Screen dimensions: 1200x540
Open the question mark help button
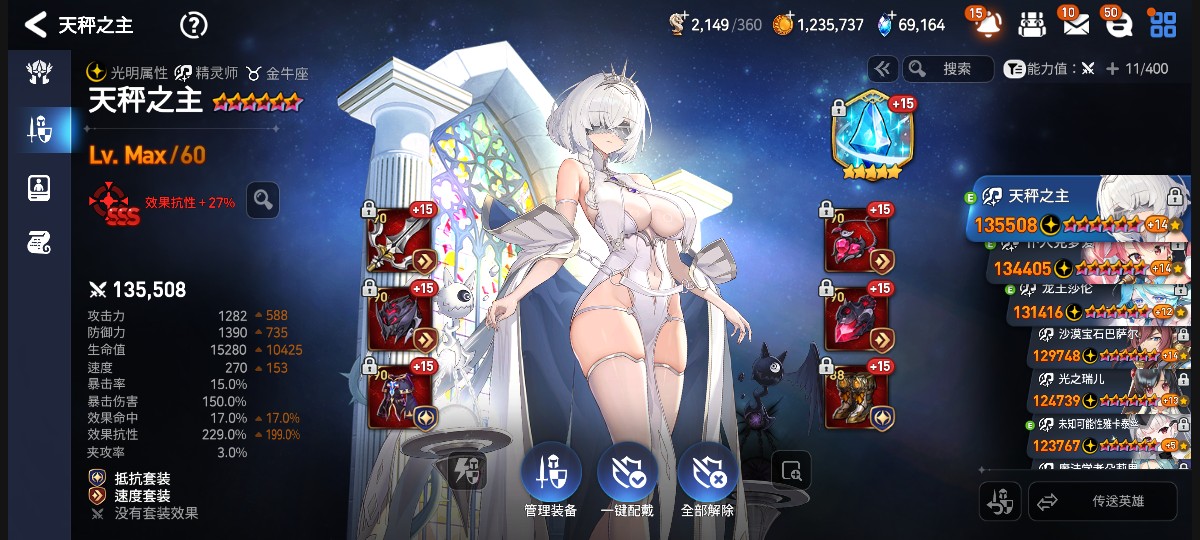click(x=193, y=25)
